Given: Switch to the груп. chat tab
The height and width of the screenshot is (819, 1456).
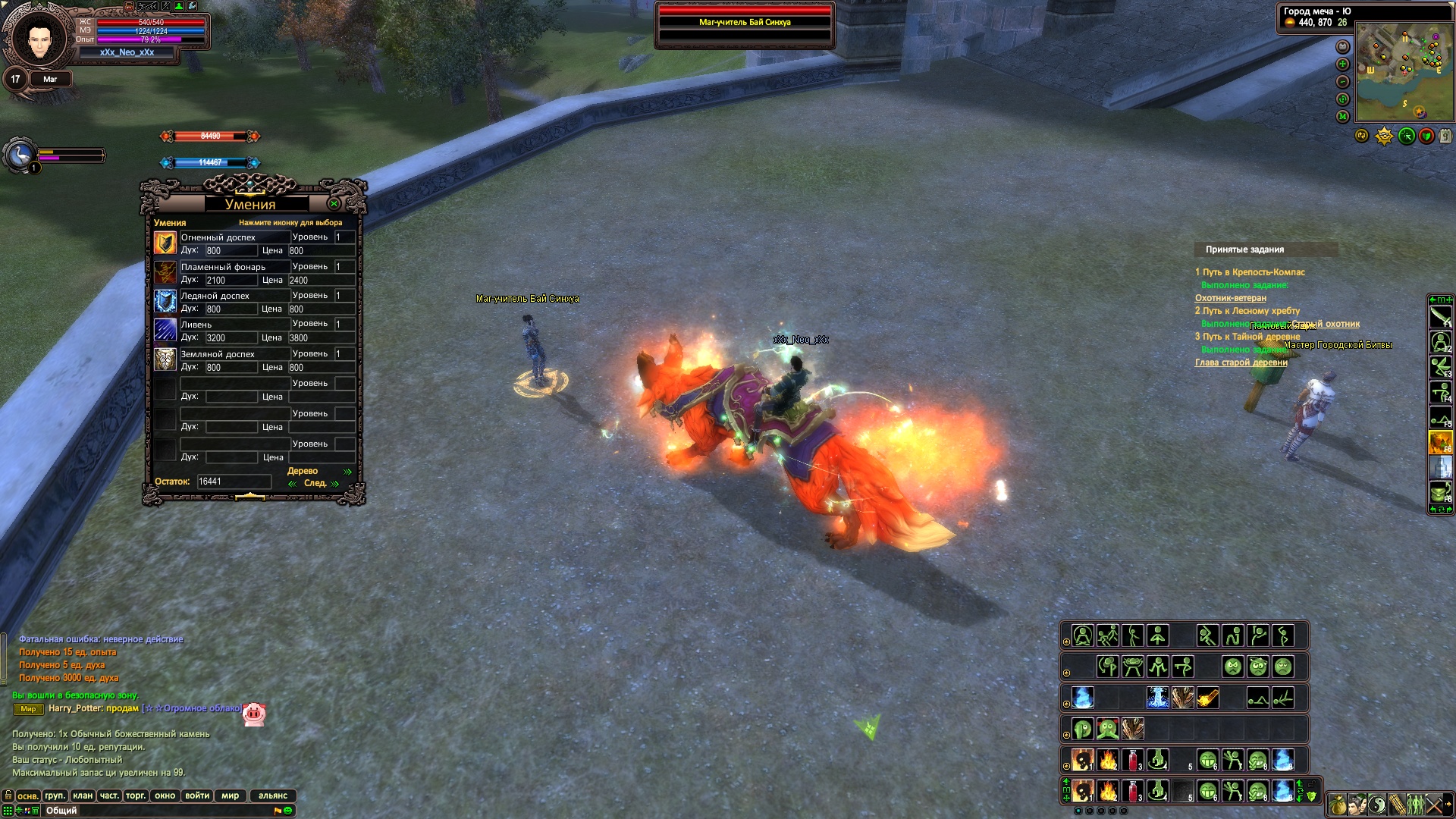Looking at the screenshot, I should tap(55, 795).
